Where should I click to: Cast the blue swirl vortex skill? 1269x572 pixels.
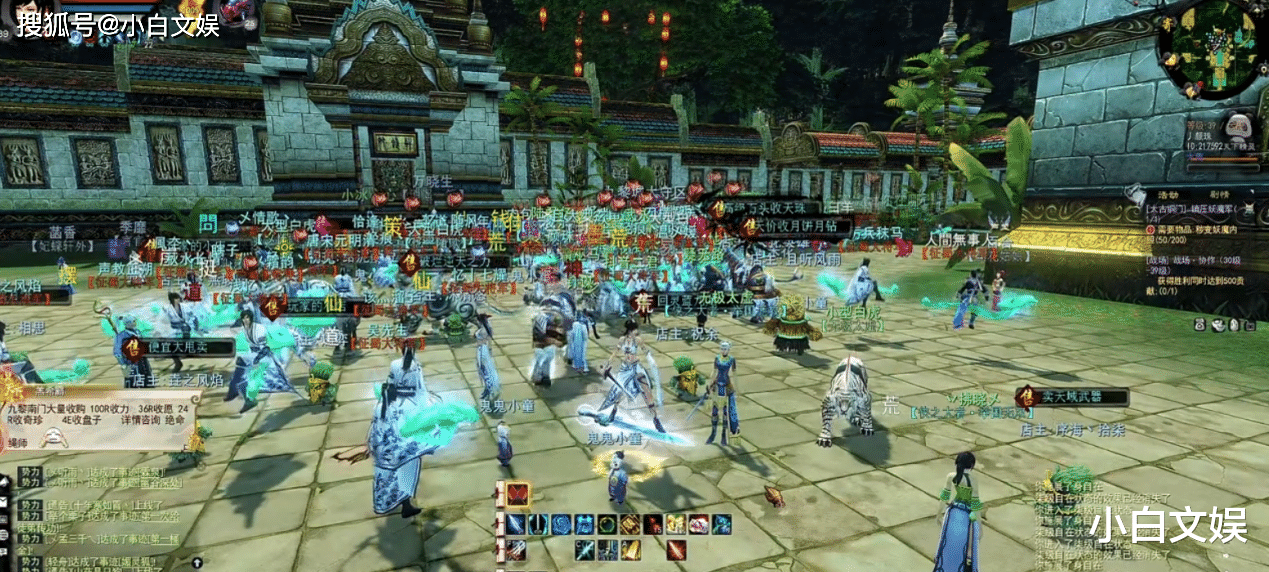pyautogui.click(x=561, y=525)
